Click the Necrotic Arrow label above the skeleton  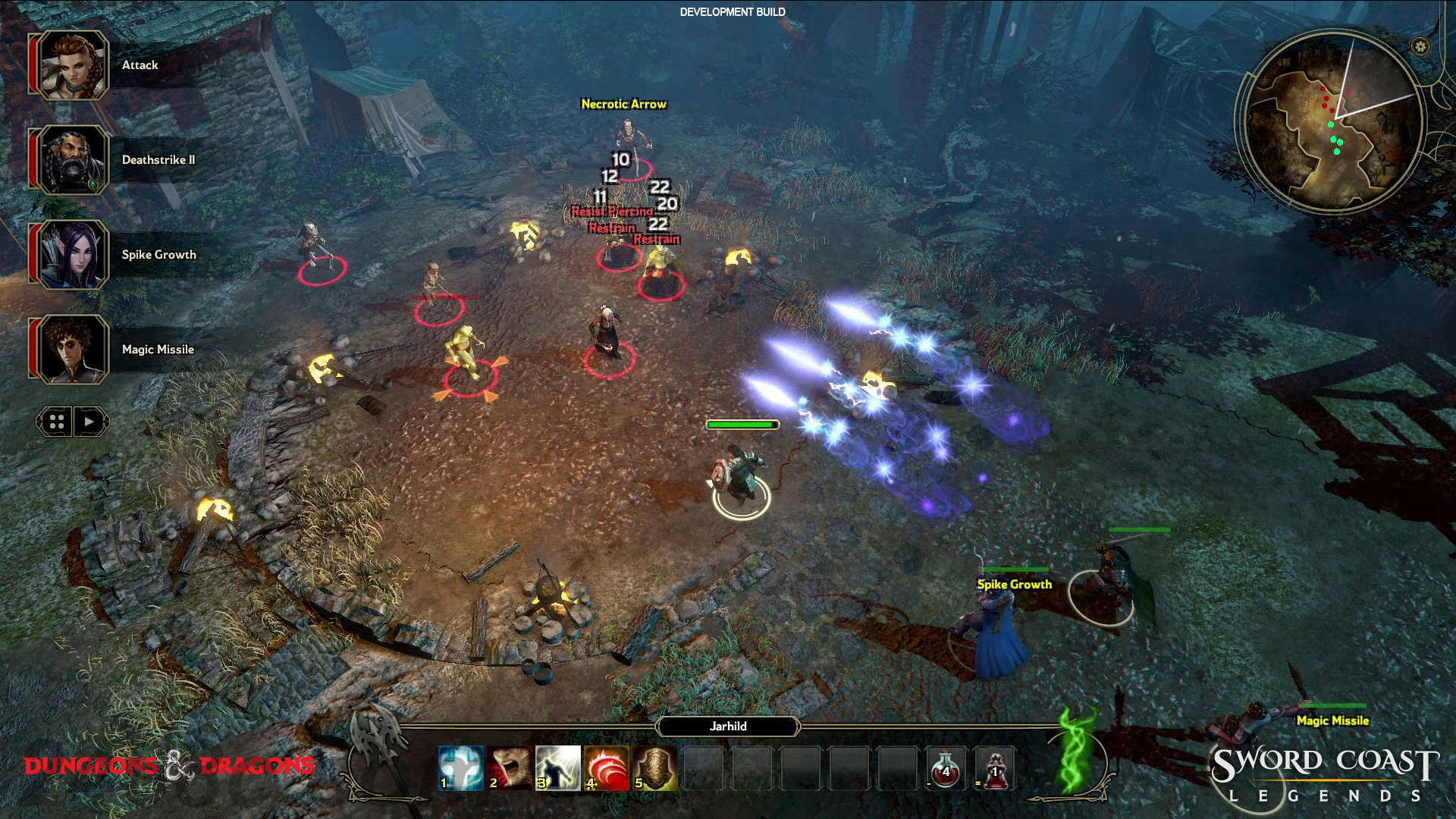pos(623,105)
